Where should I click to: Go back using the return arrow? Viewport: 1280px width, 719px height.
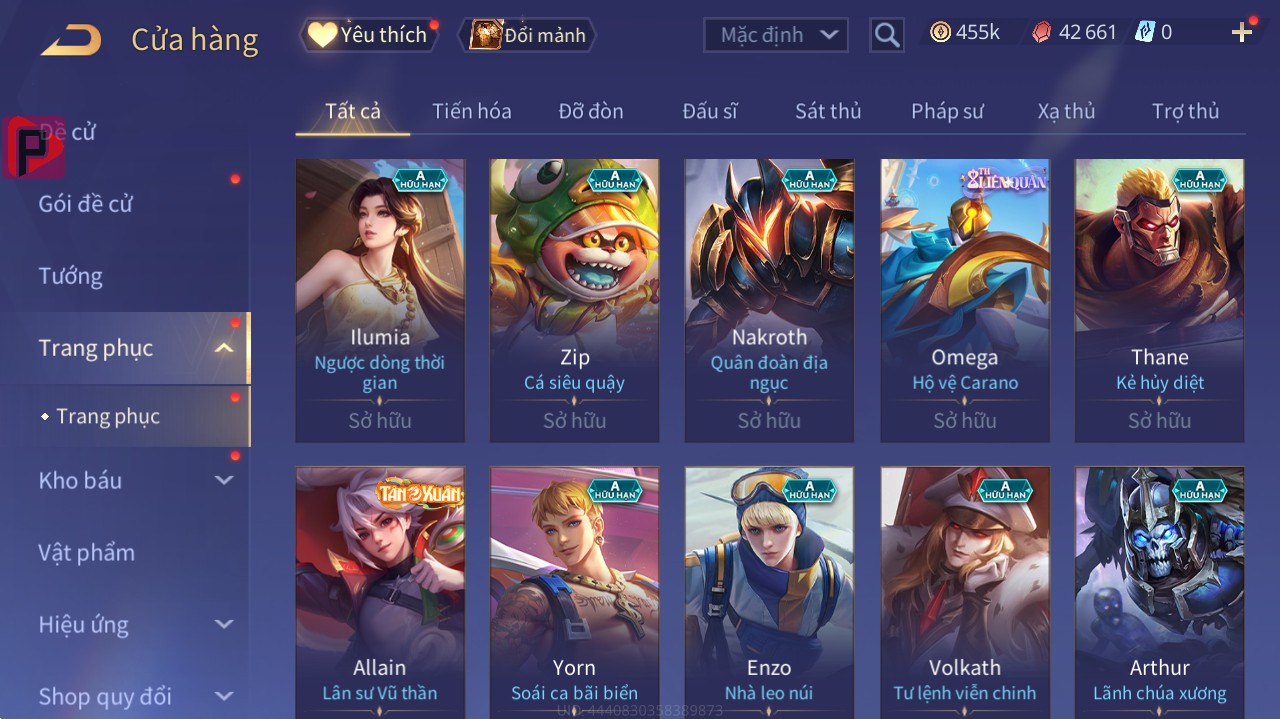click(71, 39)
